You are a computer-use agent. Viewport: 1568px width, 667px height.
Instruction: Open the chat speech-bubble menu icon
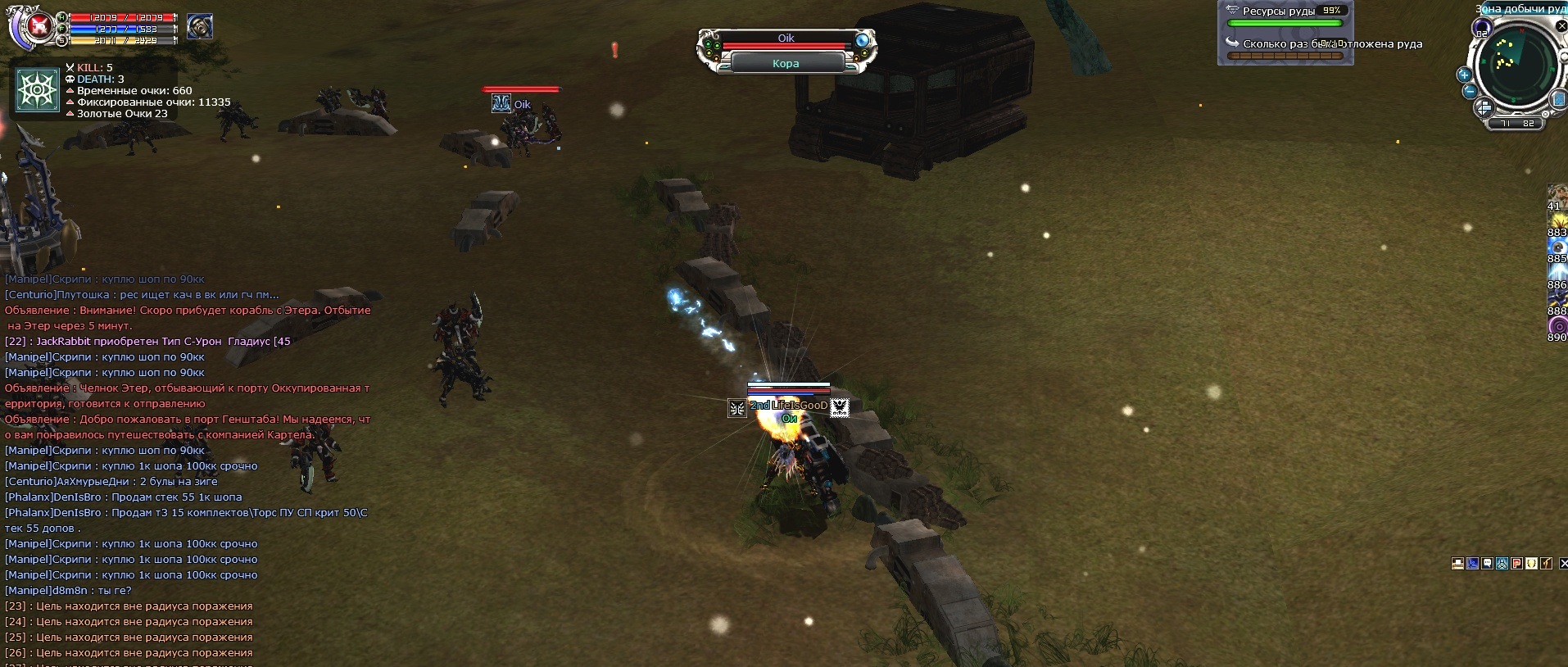1488,563
